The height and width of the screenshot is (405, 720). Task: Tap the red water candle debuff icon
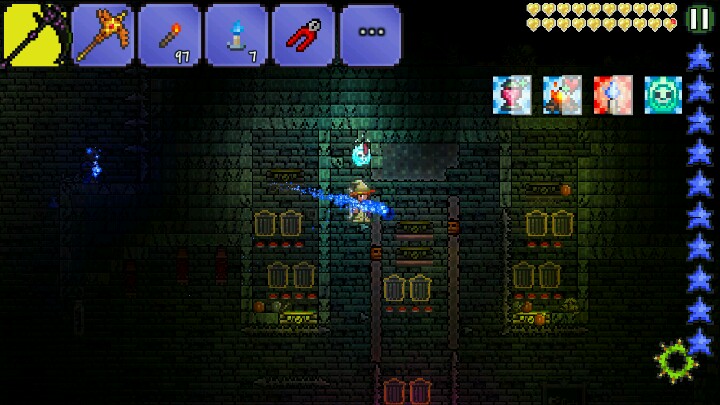pos(612,94)
